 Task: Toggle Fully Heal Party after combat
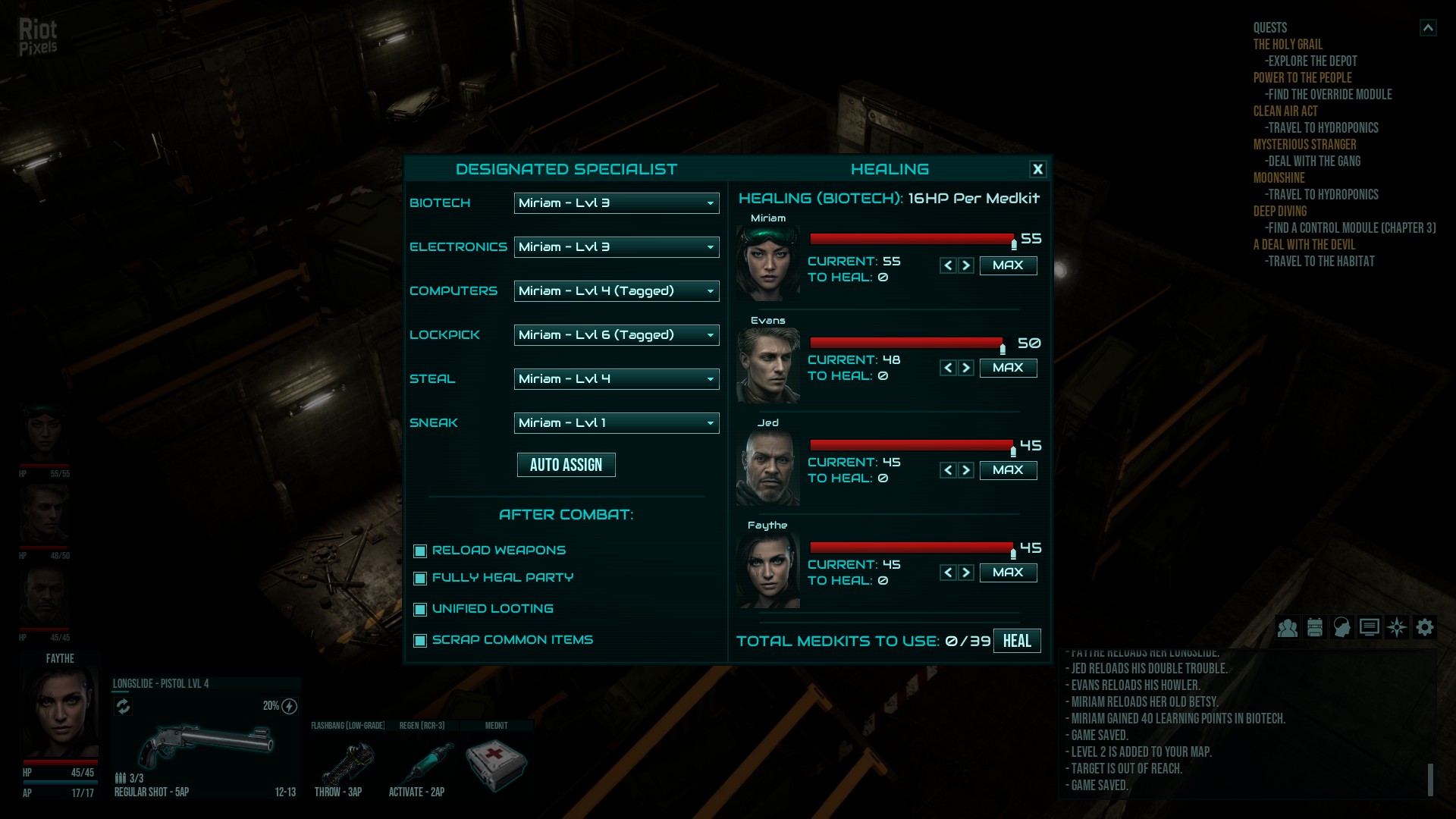420,579
